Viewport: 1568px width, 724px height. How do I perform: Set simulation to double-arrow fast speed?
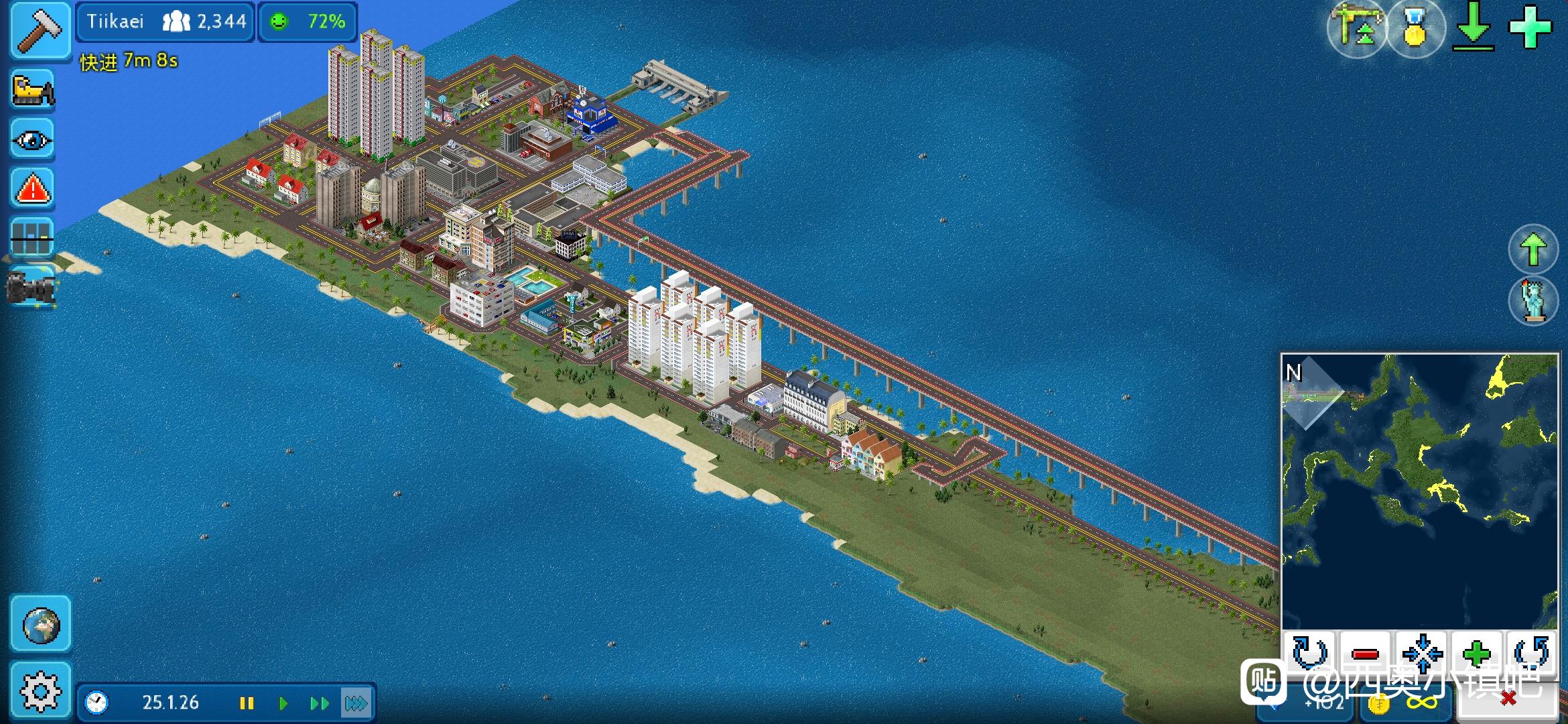point(319,703)
